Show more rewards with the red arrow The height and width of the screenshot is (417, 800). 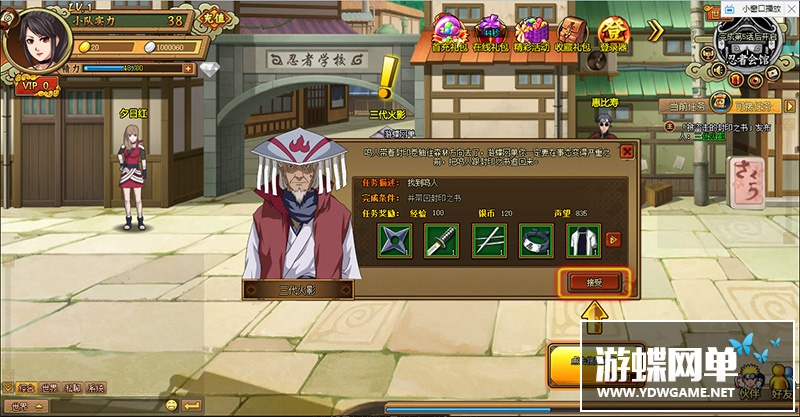tap(614, 239)
